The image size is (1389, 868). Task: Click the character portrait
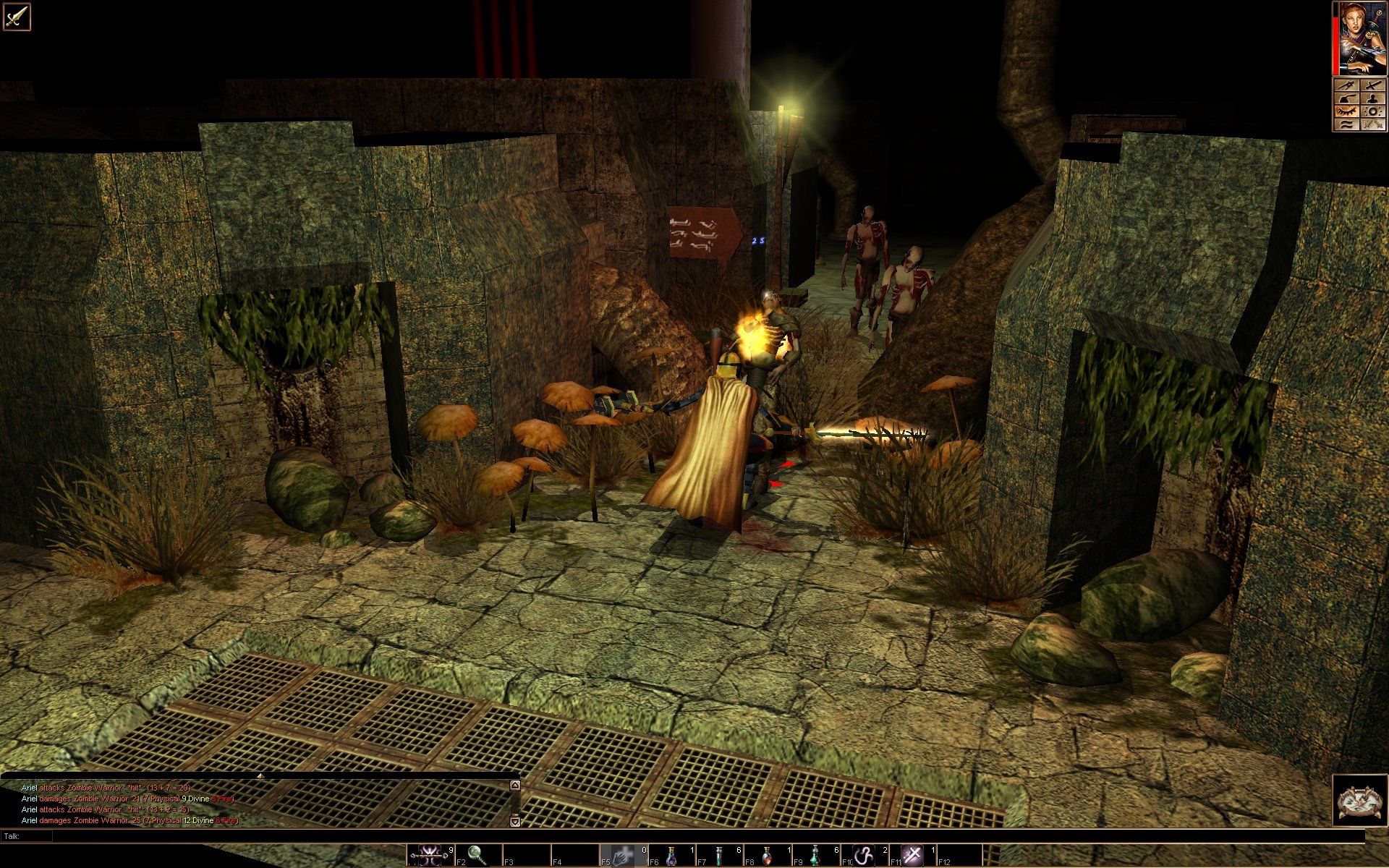pos(1362,38)
